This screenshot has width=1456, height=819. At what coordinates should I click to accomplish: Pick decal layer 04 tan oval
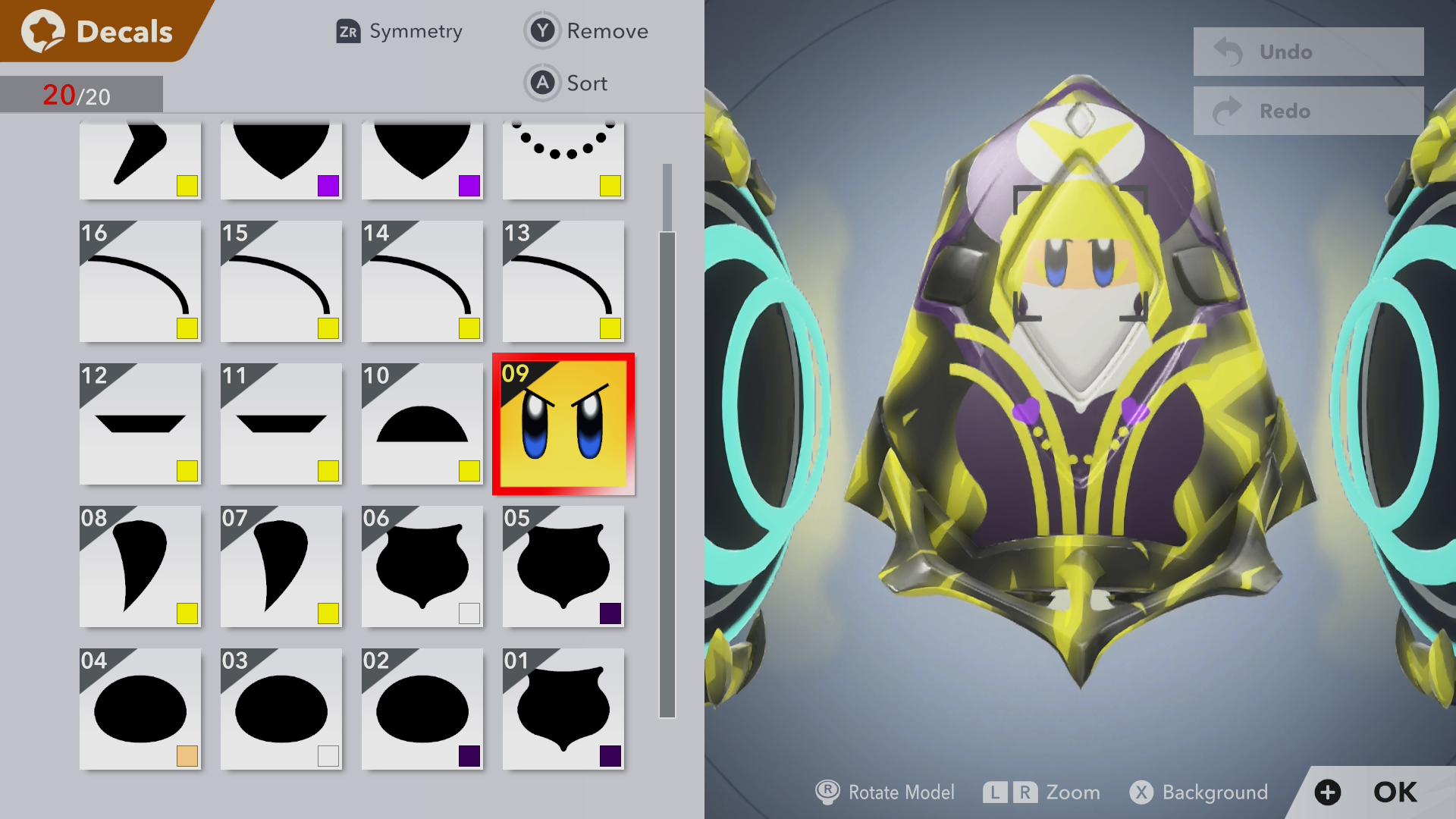(140, 708)
